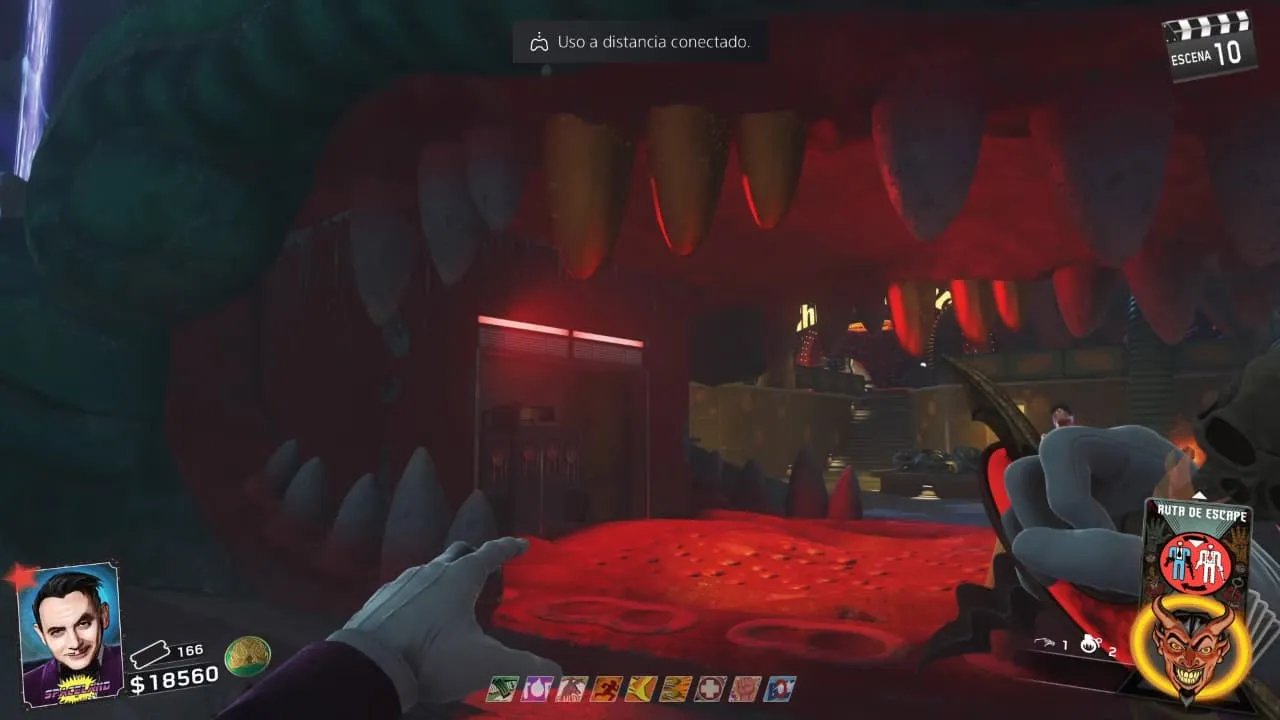Select the flaming grenade equipment icon
Screen dimensions: 1280x720
tap(1090, 646)
